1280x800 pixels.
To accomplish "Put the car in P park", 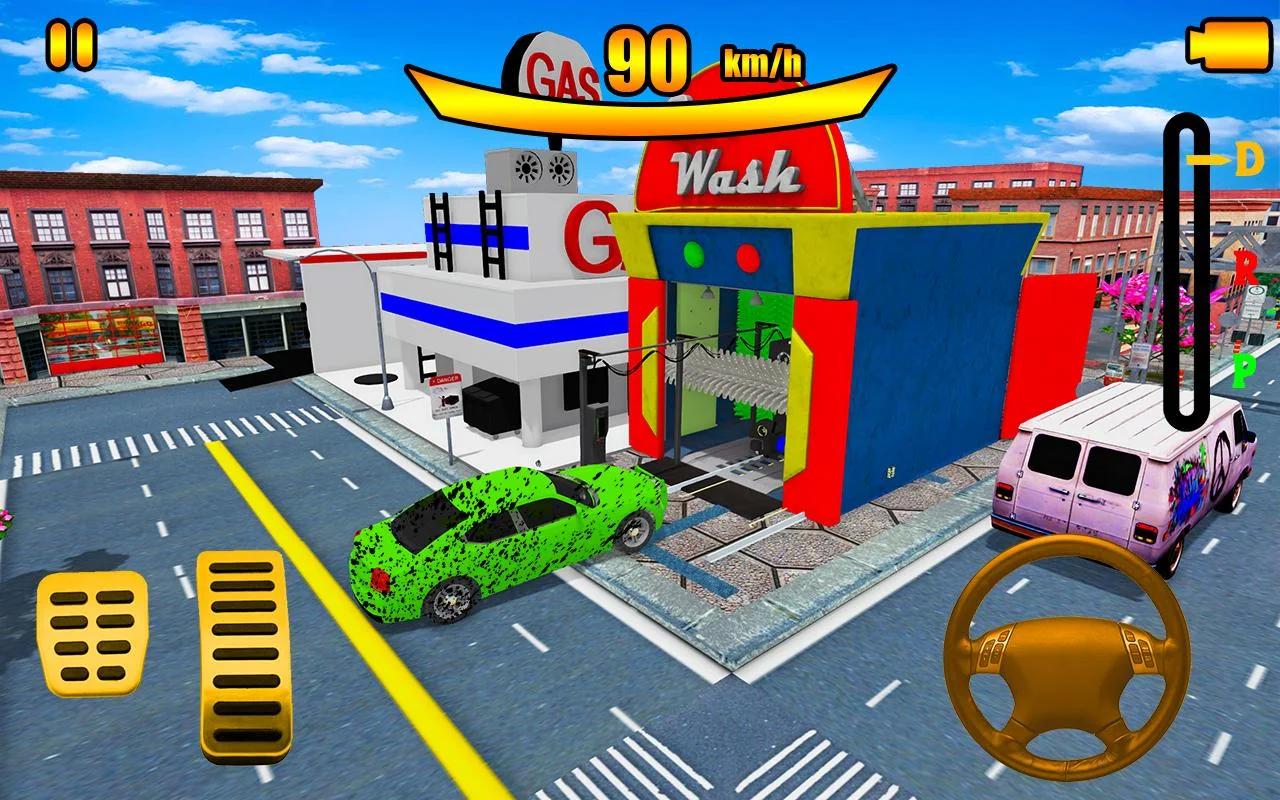I will tap(1245, 371).
